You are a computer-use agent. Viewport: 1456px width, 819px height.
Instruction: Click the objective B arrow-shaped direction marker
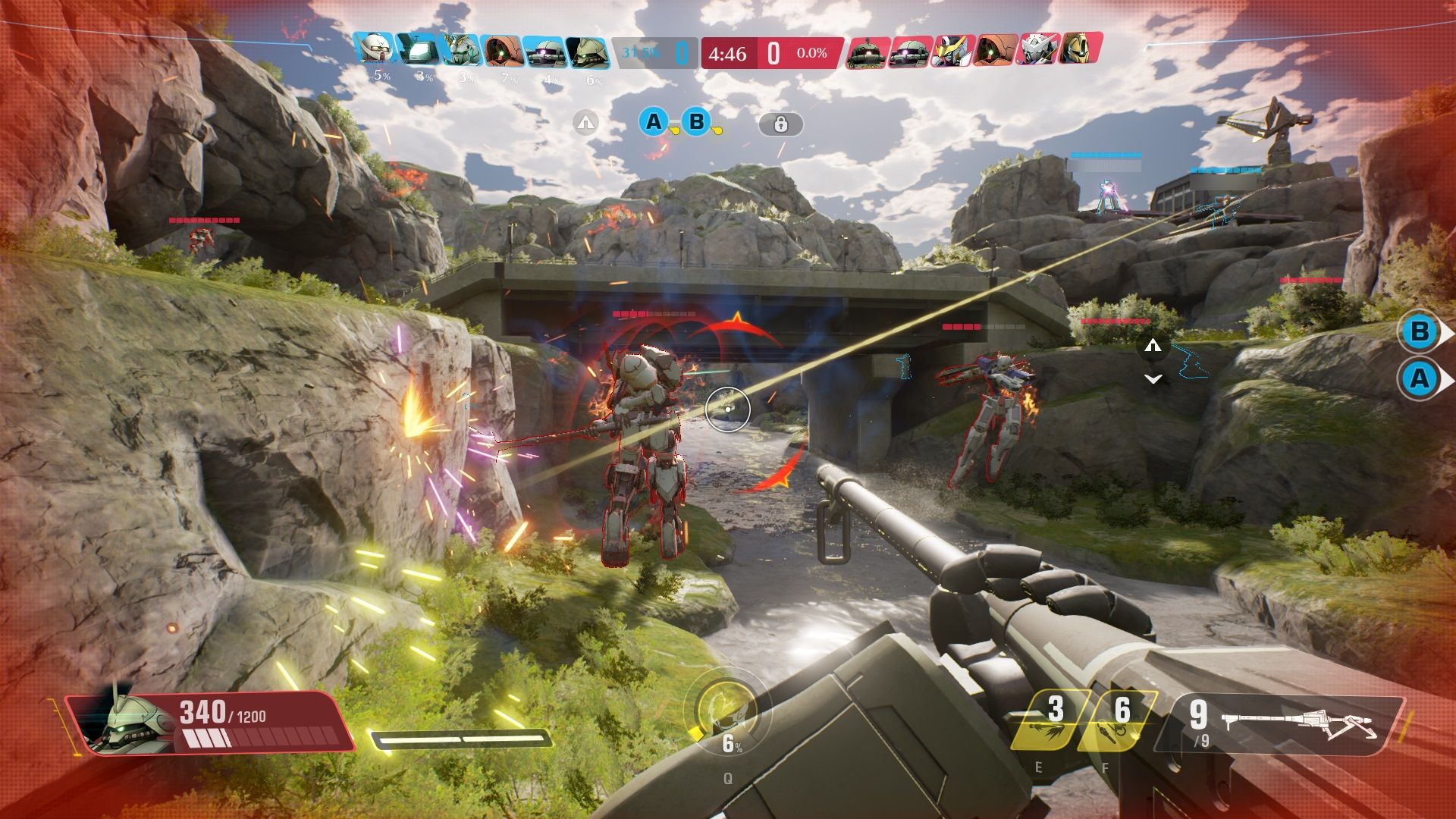(x=1421, y=332)
